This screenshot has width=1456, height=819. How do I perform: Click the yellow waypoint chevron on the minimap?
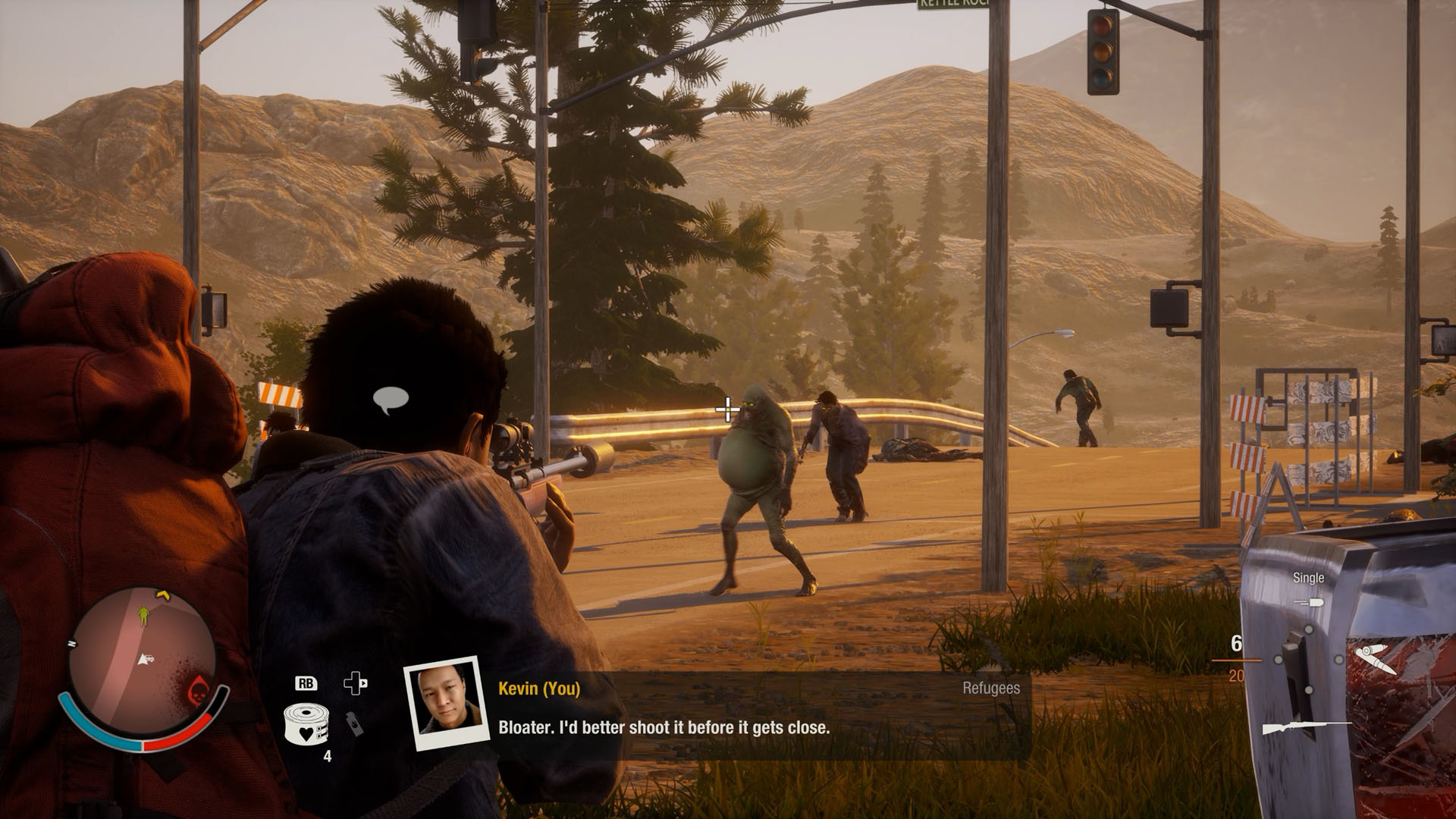tap(162, 595)
